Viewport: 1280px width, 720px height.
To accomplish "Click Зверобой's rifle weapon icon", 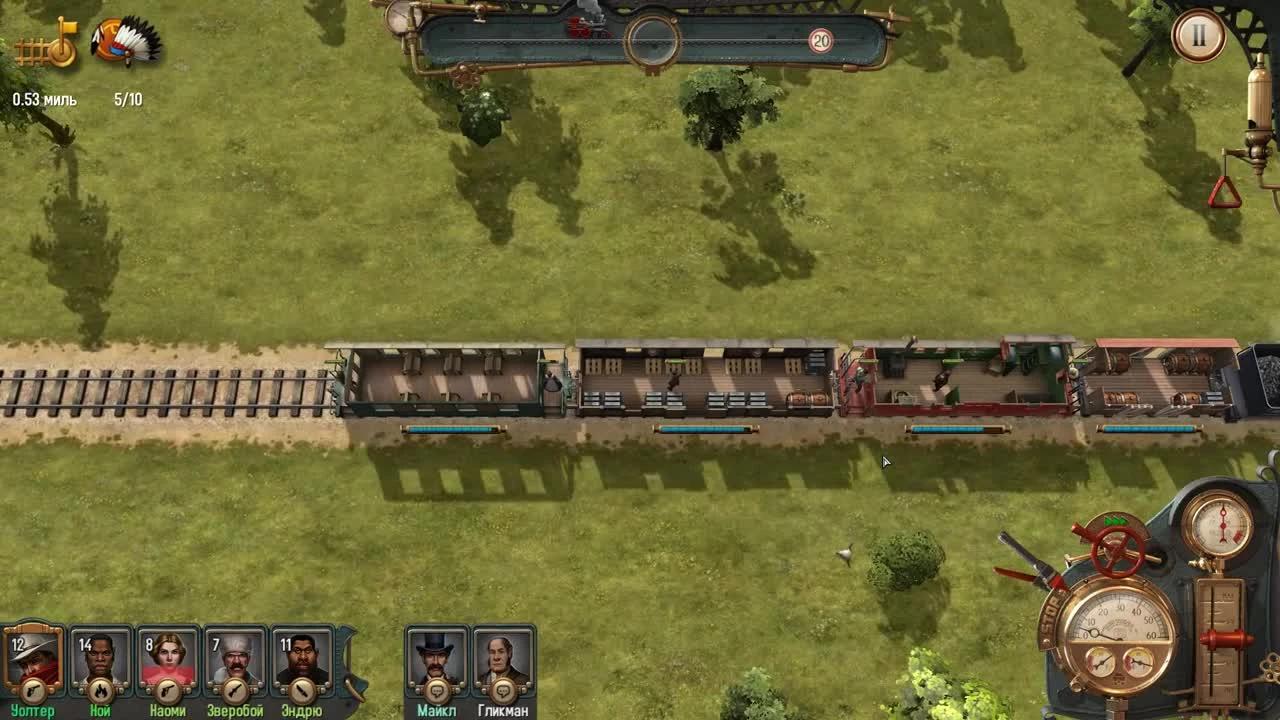I will coord(234,690).
